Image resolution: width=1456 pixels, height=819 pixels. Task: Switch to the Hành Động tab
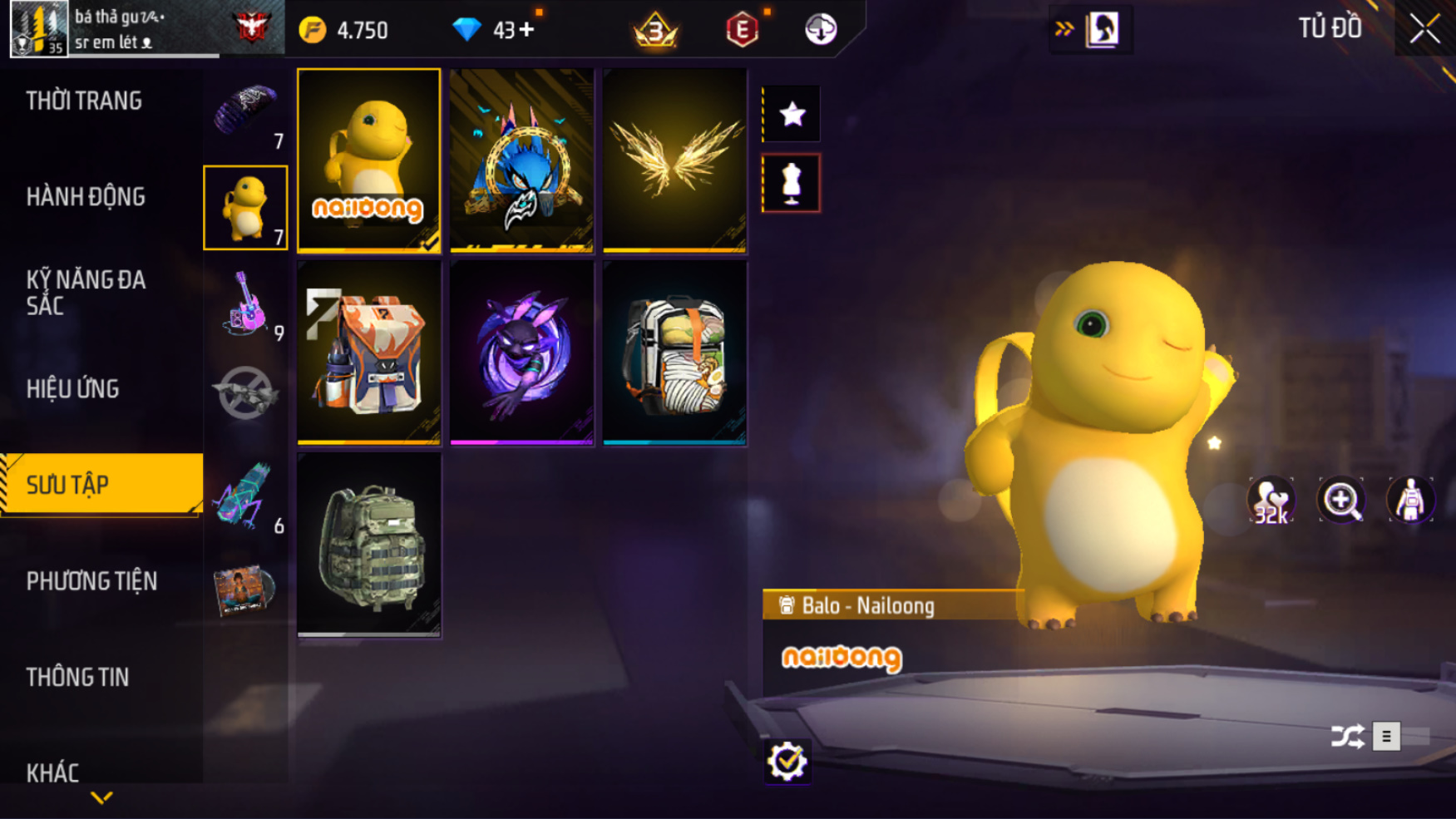click(86, 197)
